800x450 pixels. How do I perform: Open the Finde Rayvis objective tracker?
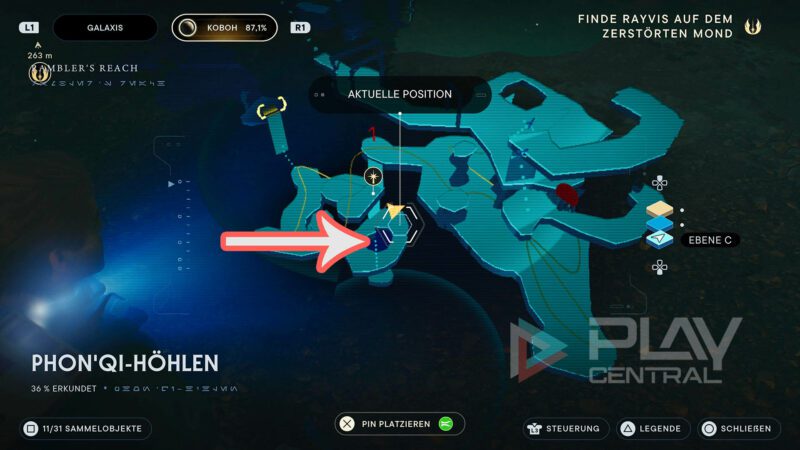tap(667, 27)
